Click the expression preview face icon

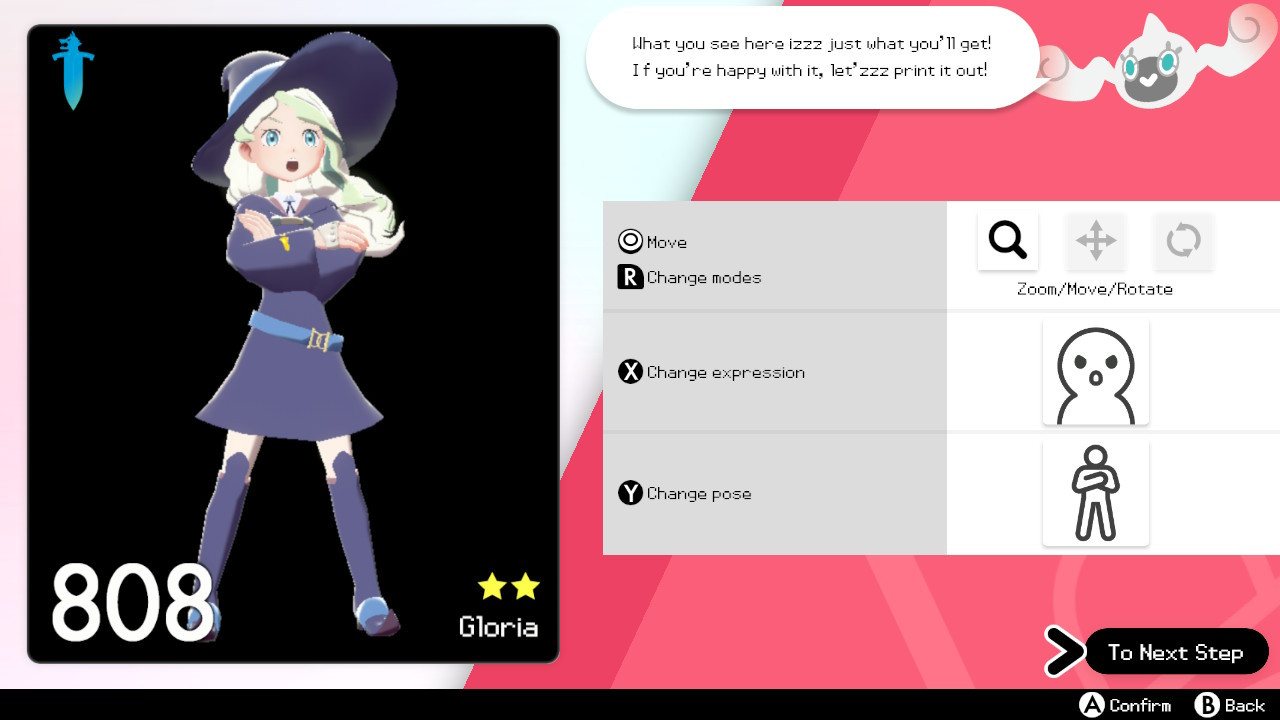click(1095, 371)
